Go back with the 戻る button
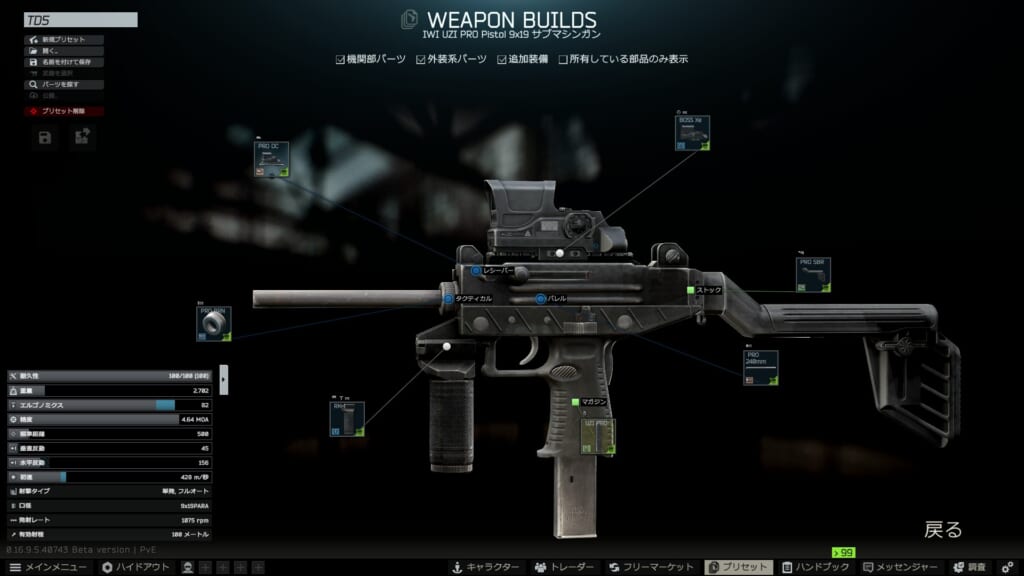 (943, 529)
